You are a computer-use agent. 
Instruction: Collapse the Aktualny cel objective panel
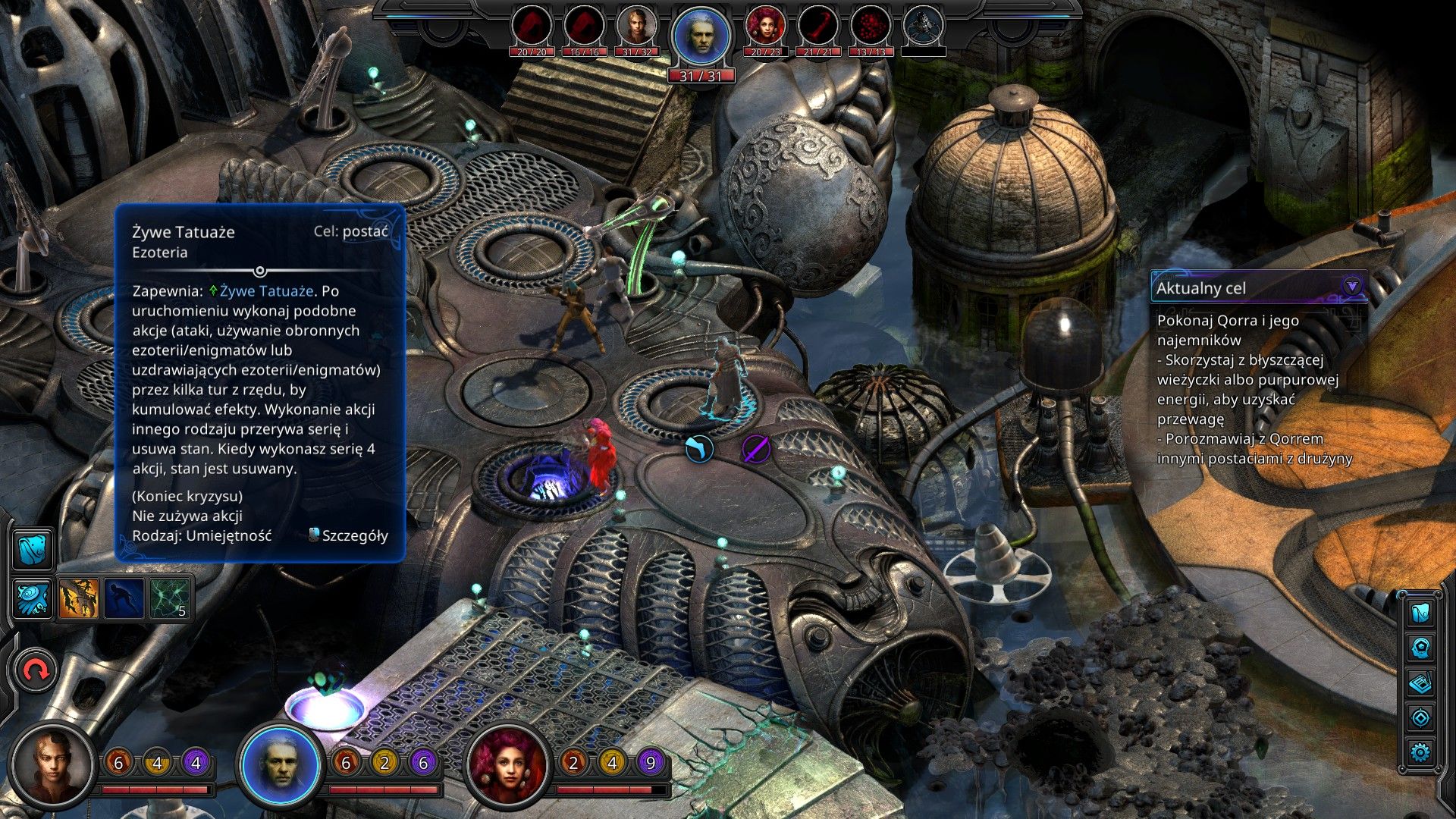(1351, 286)
